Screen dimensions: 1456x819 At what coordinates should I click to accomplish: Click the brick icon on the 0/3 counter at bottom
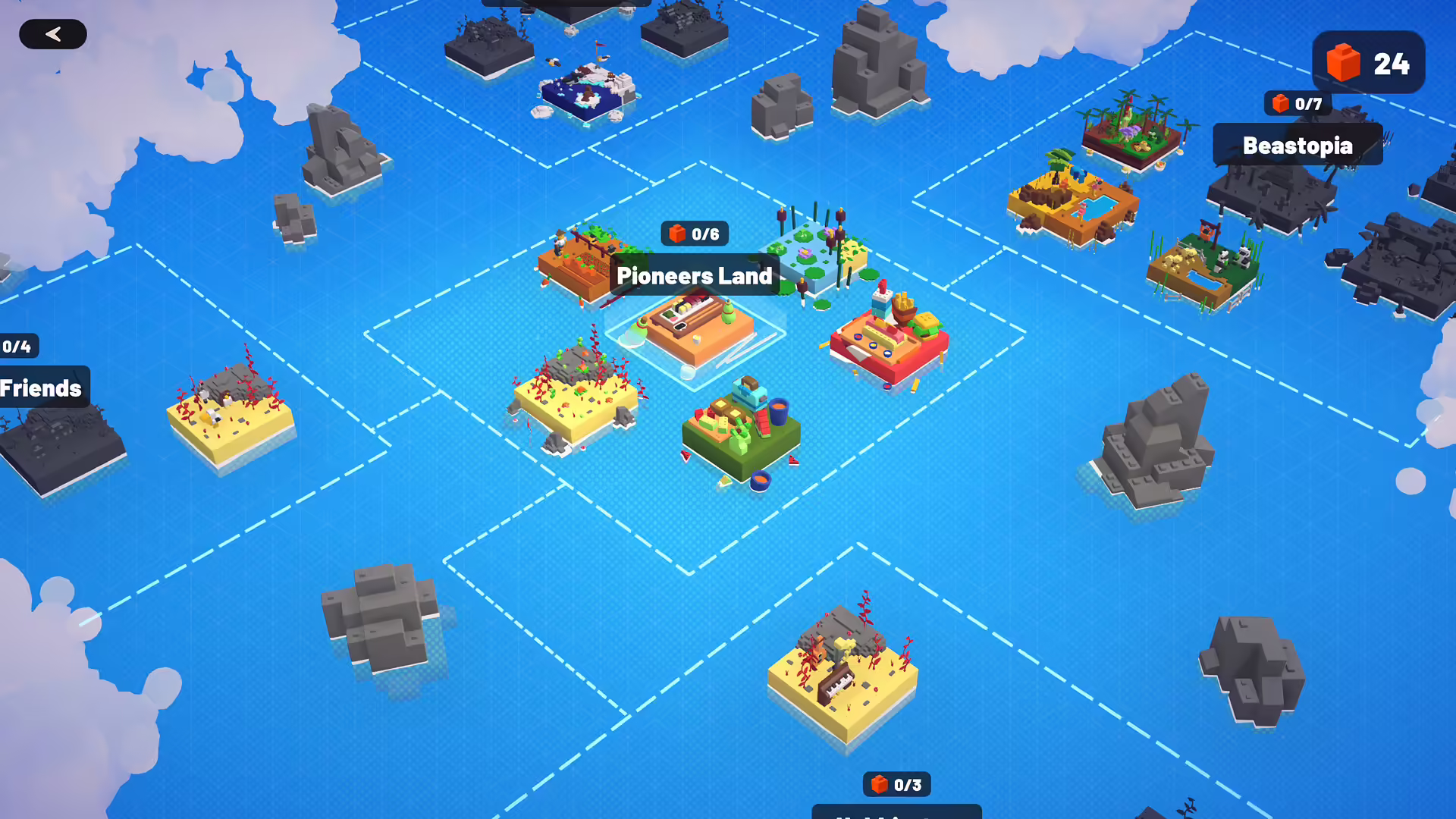878,785
